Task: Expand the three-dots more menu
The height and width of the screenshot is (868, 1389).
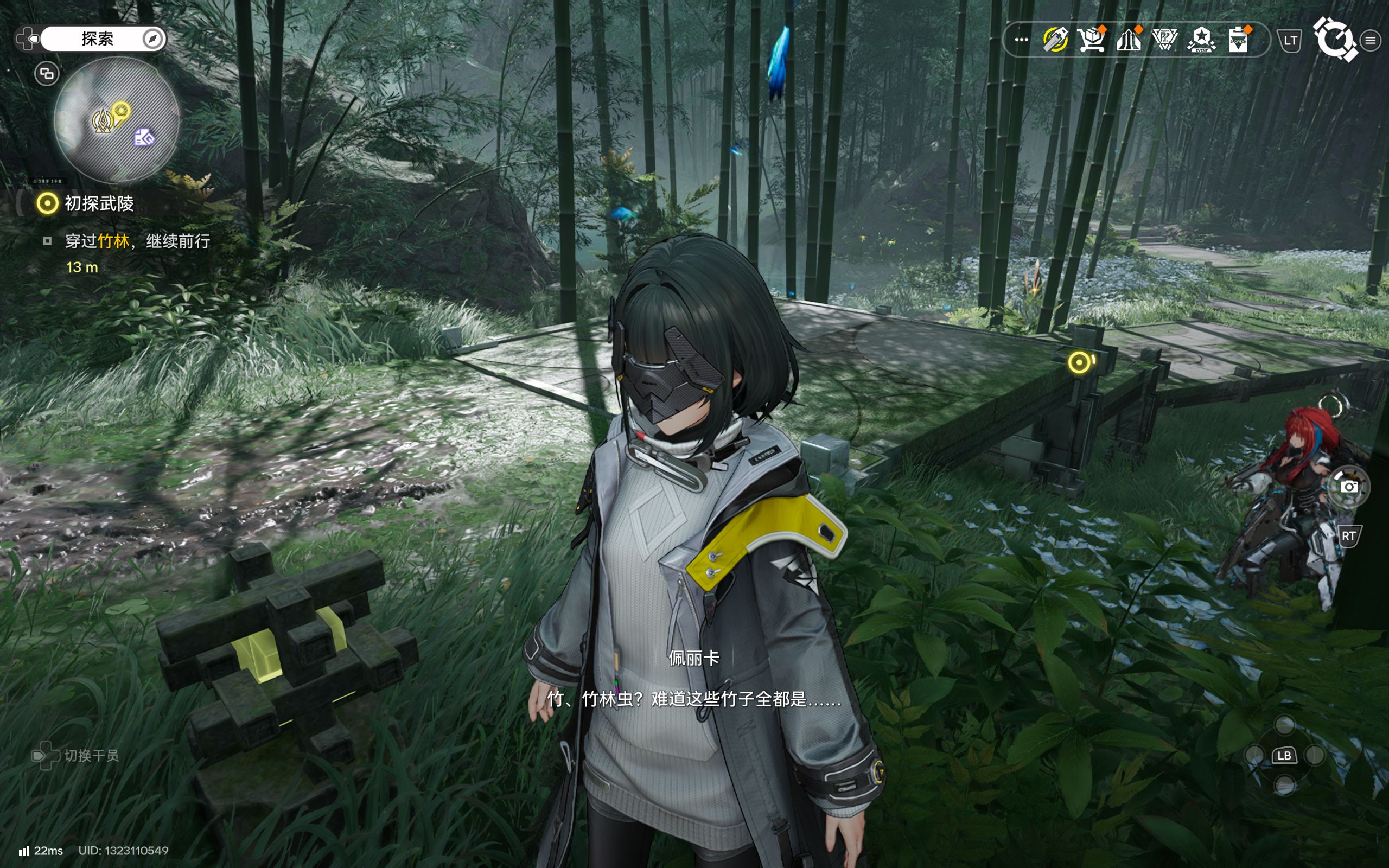Action: (x=1021, y=40)
